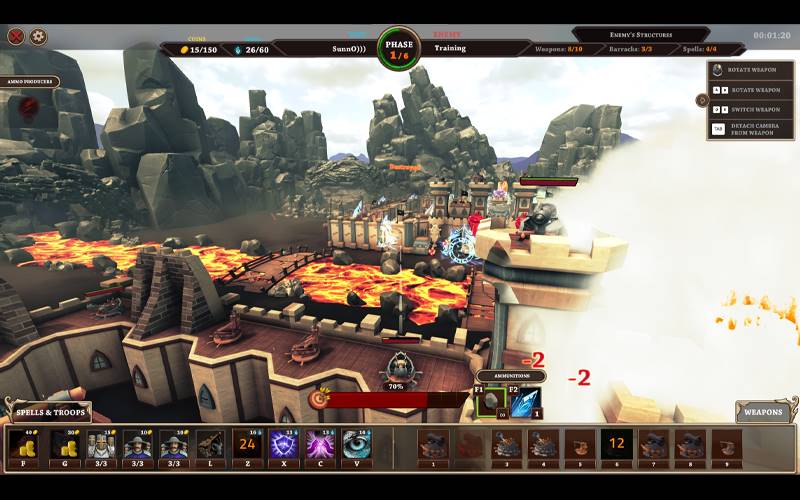The image size is (800, 500).
Task: Select the stone rock ammunition F1
Action: tap(490, 401)
